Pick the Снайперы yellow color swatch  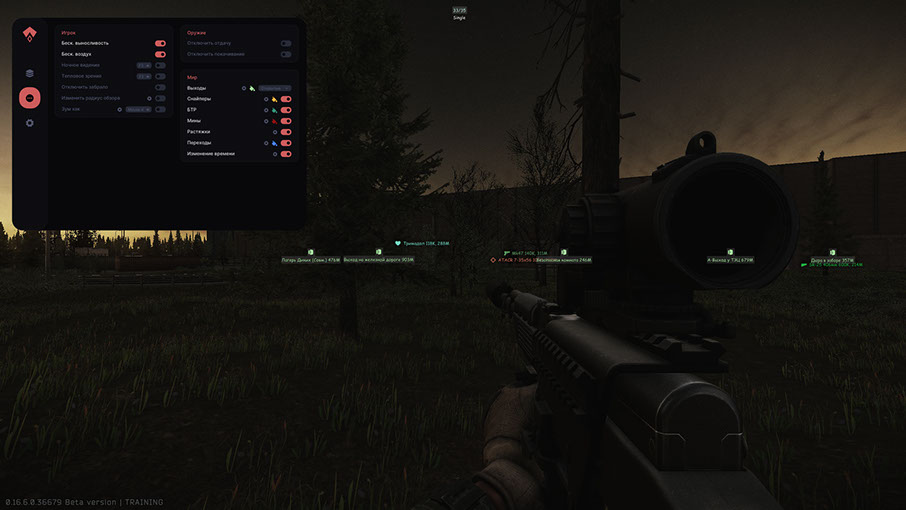274,99
